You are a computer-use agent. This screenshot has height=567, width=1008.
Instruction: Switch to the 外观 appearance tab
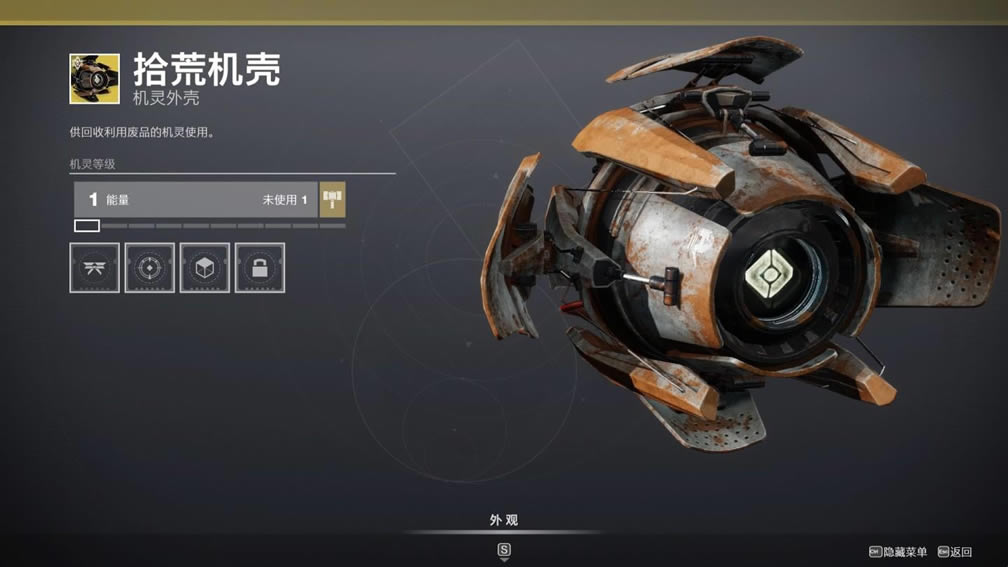504,520
